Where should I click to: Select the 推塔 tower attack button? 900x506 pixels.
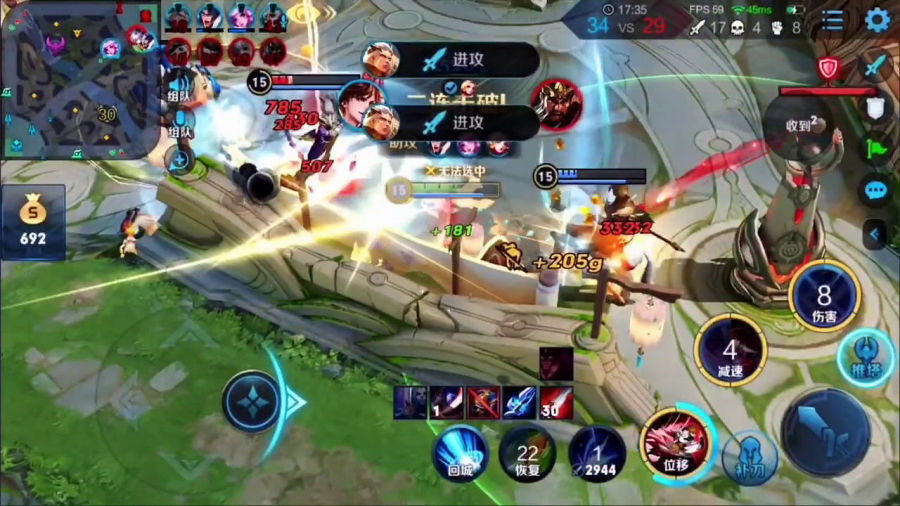(x=861, y=356)
